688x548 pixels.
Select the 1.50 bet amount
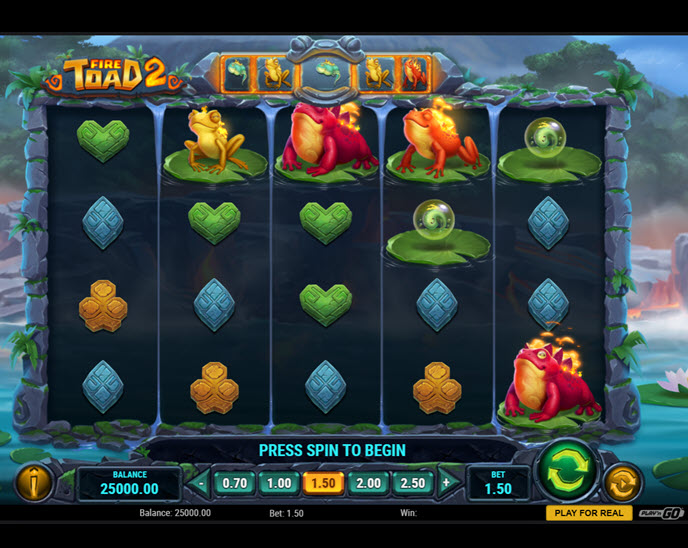click(x=324, y=483)
